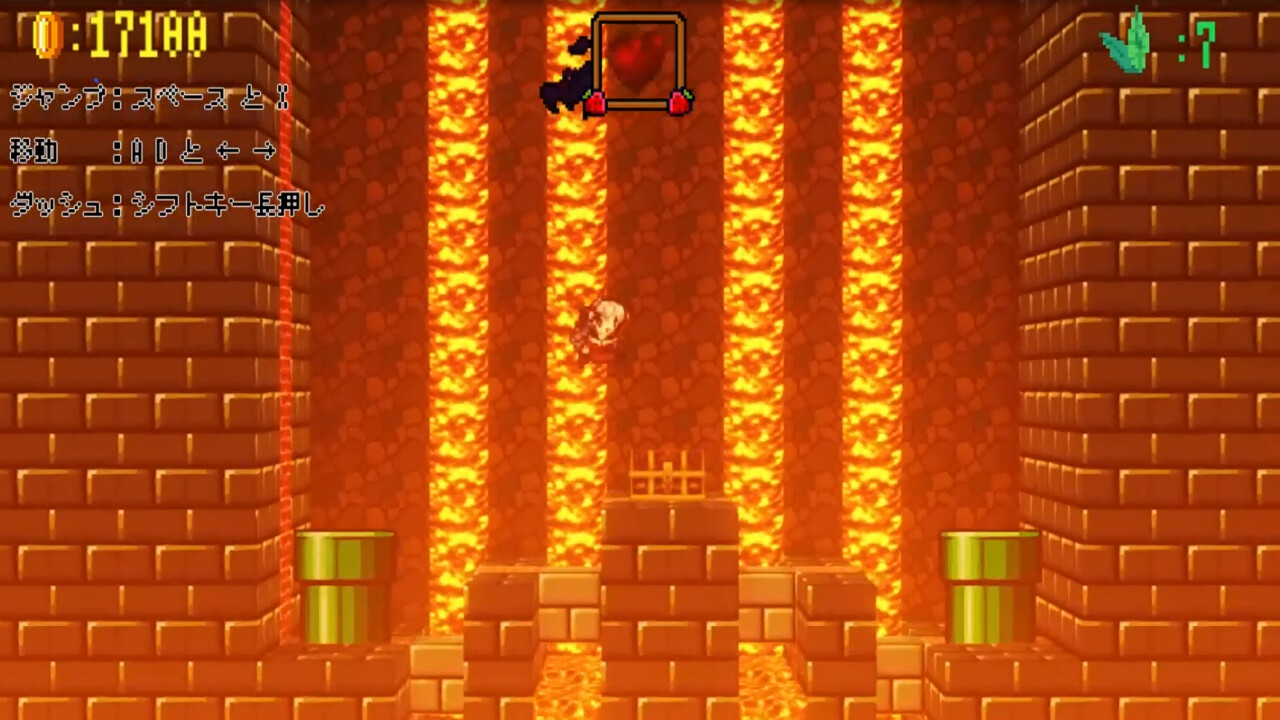Open the treasure chest on the center platform

click(x=666, y=475)
